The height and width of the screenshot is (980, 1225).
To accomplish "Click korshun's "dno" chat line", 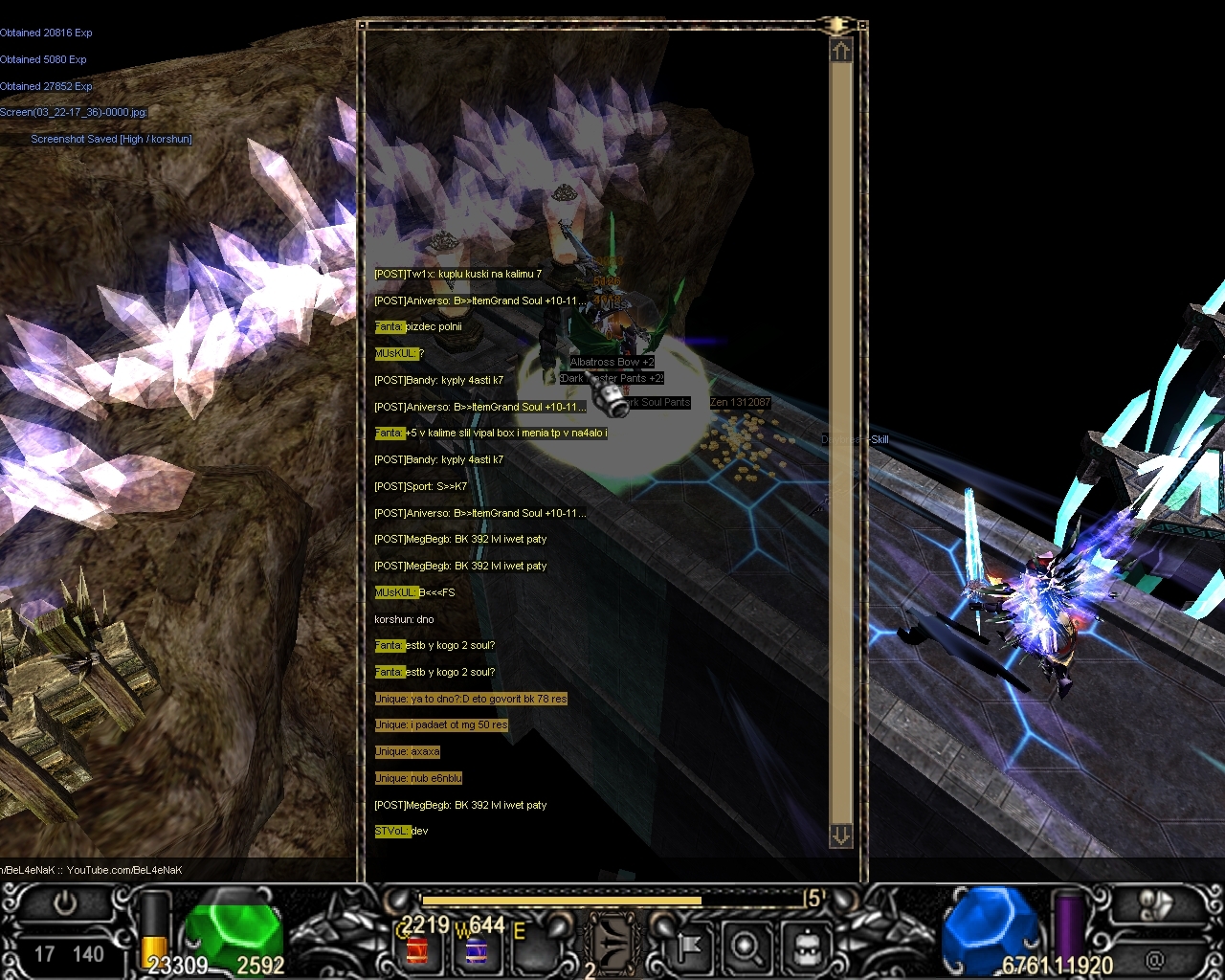I will pyautogui.click(x=404, y=619).
